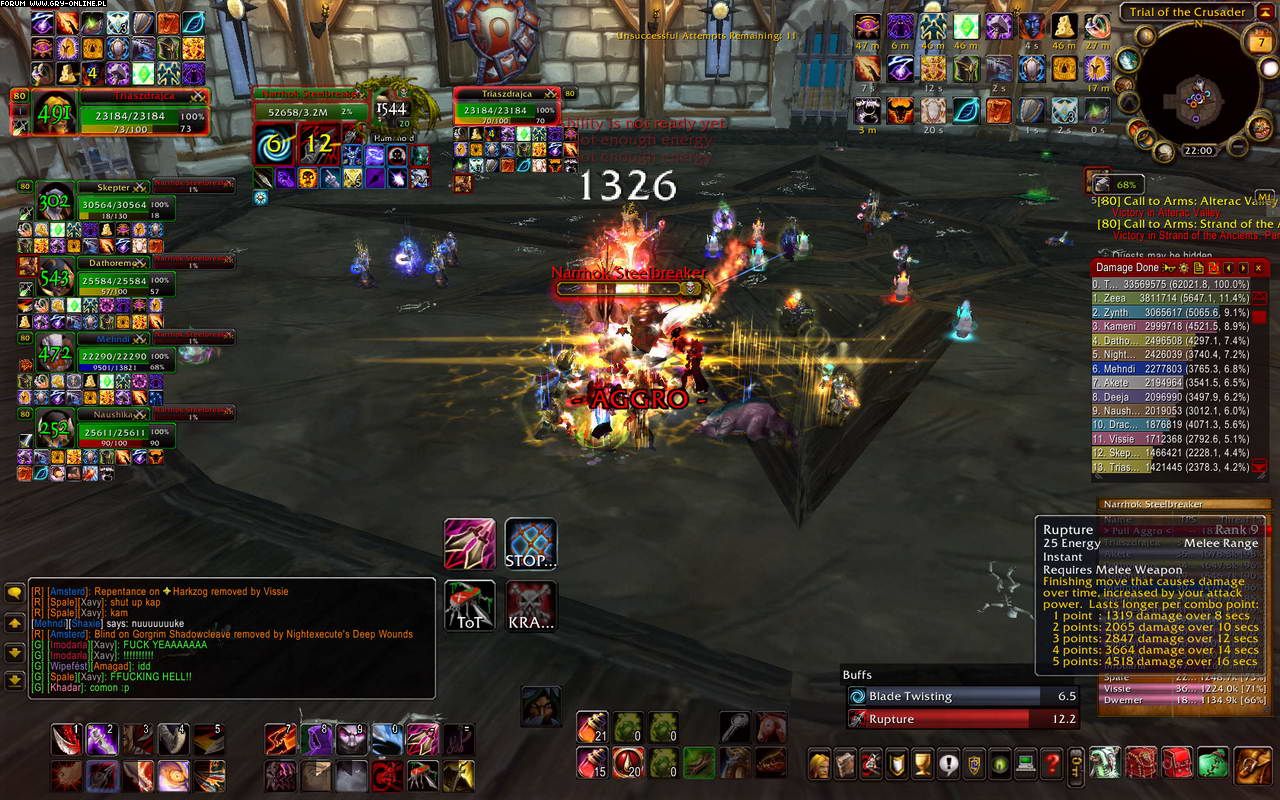Activate the ToT macro button
1280x800 pixels.
(469, 605)
